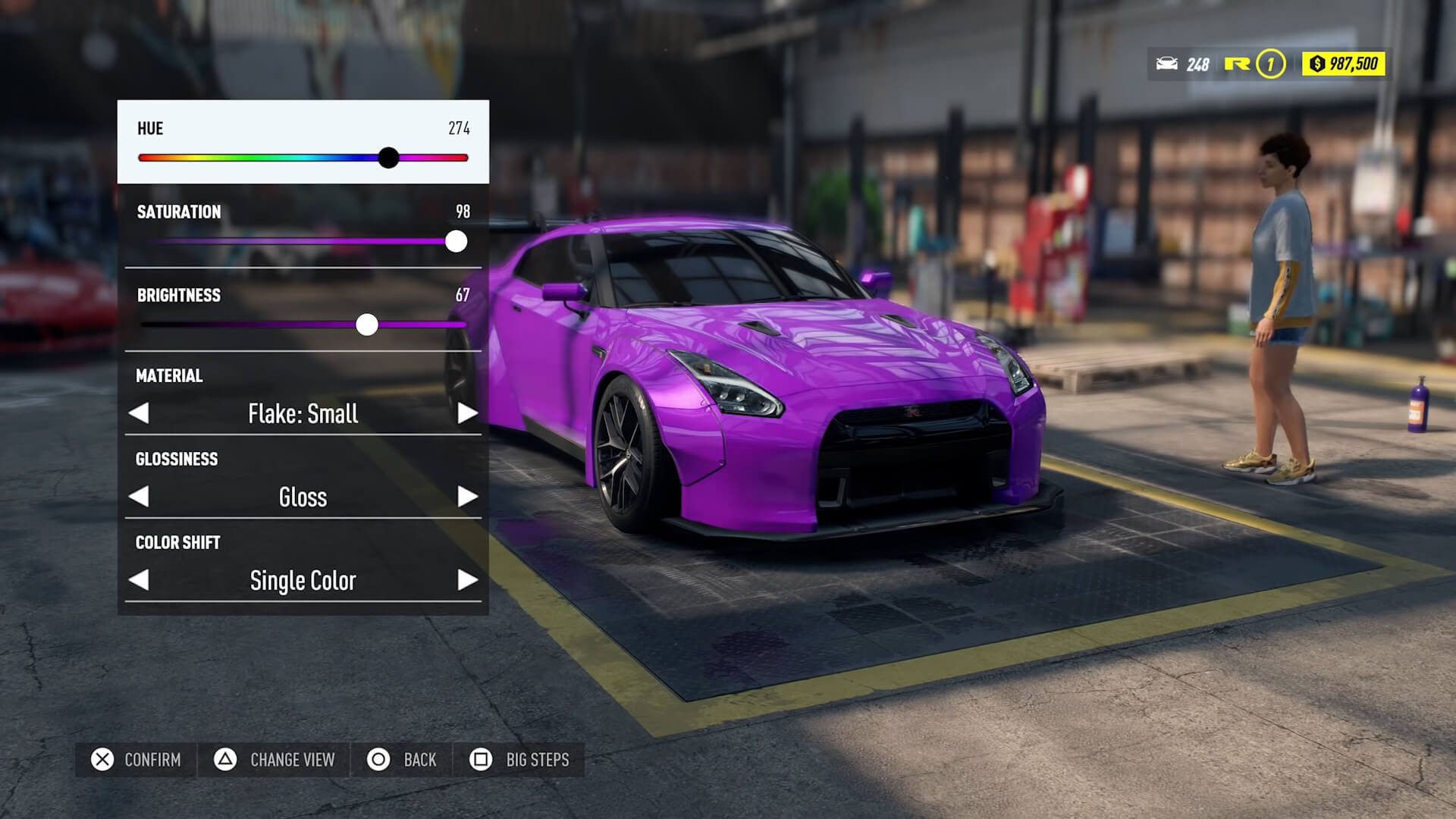This screenshot has width=1456, height=819.
Task: Click the right arrow next to Single Color
Action: pos(466,580)
